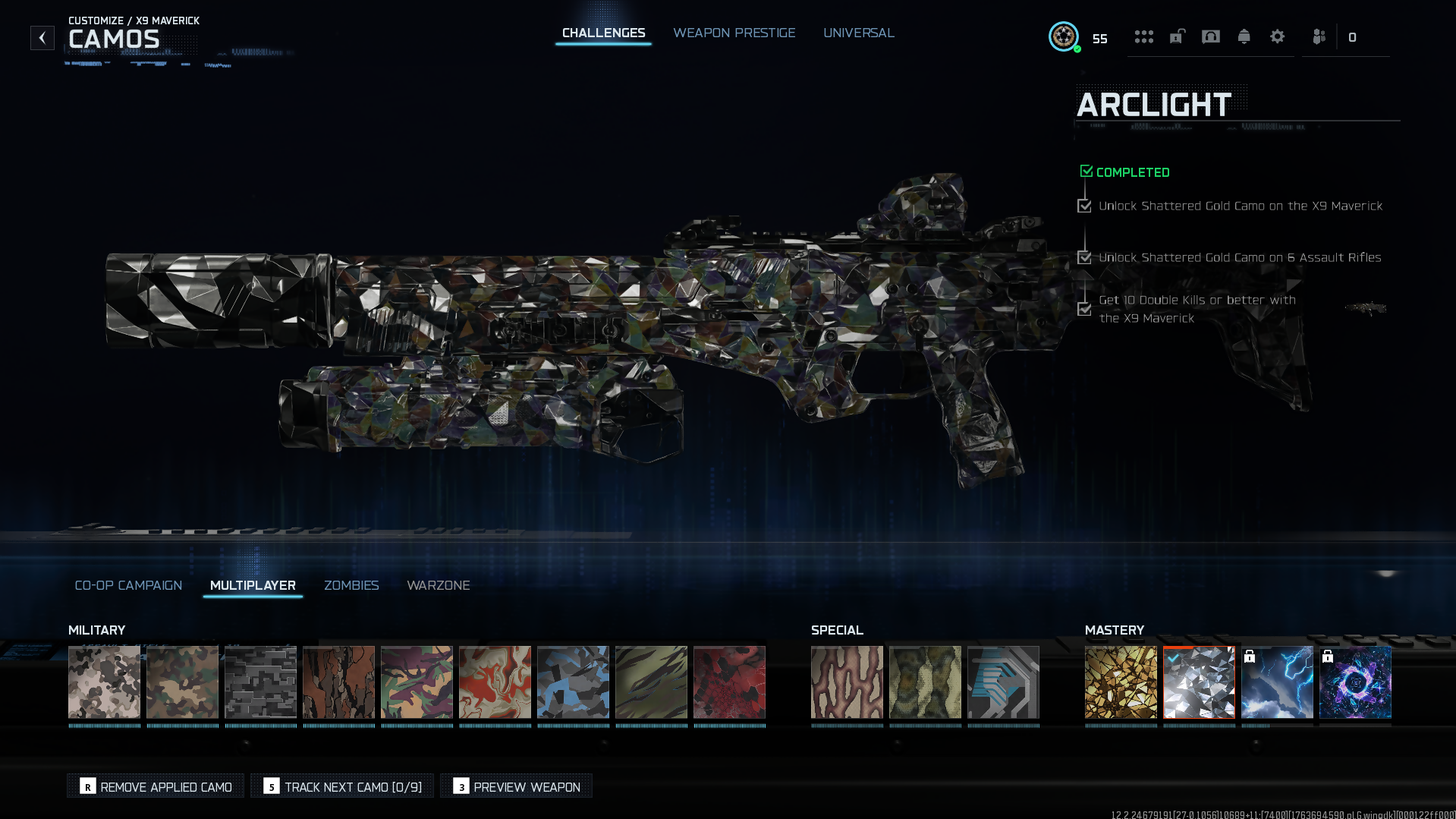Switch to the Weapon Prestige tab
Image resolution: width=1456 pixels, height=819 pixels.
pyautogui.click(x=734, y=33)
